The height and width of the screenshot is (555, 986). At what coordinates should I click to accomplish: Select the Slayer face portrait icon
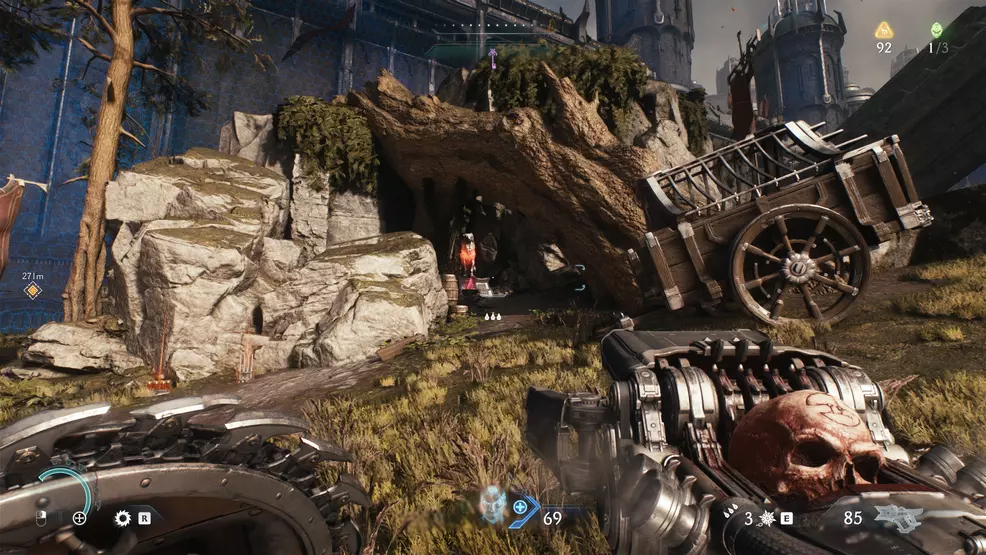(x=492, y=504)
